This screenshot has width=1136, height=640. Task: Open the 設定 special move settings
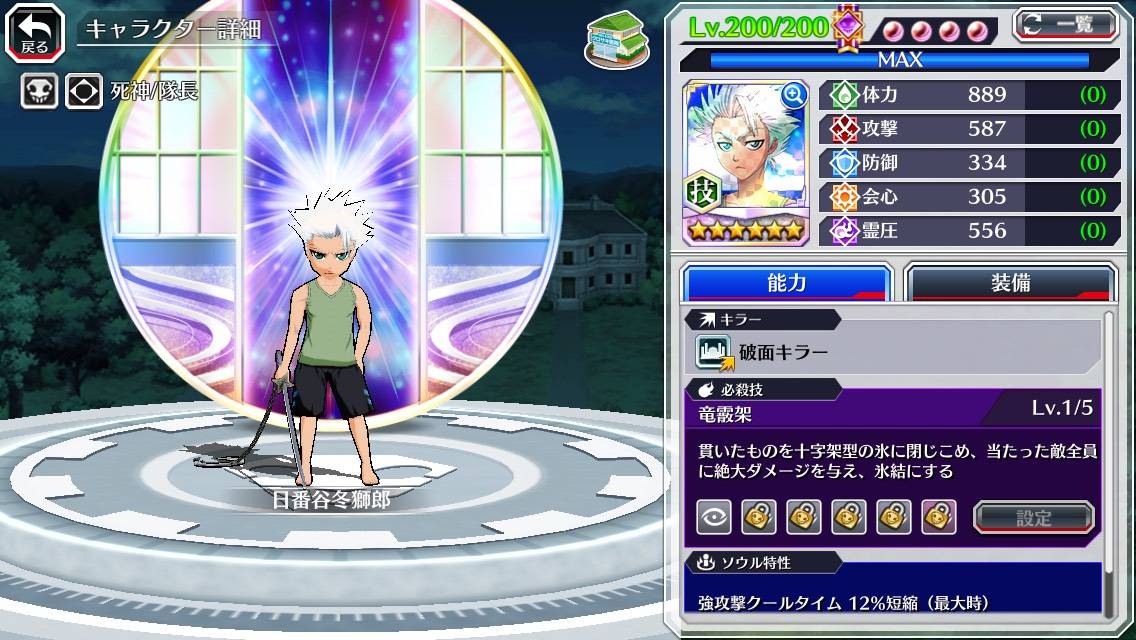(x=1034, y=517)
